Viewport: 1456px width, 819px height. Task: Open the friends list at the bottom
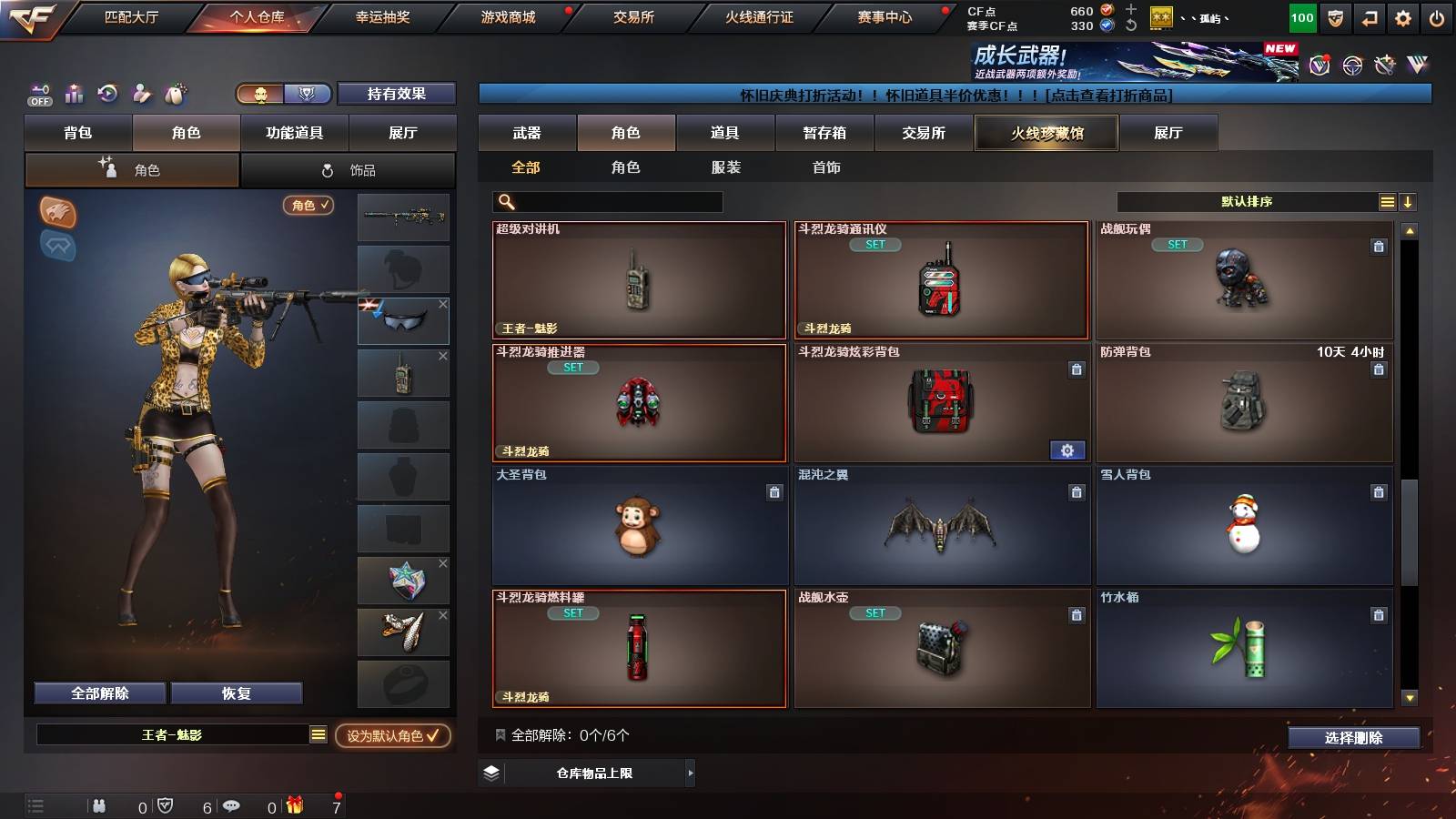point(98,805)
